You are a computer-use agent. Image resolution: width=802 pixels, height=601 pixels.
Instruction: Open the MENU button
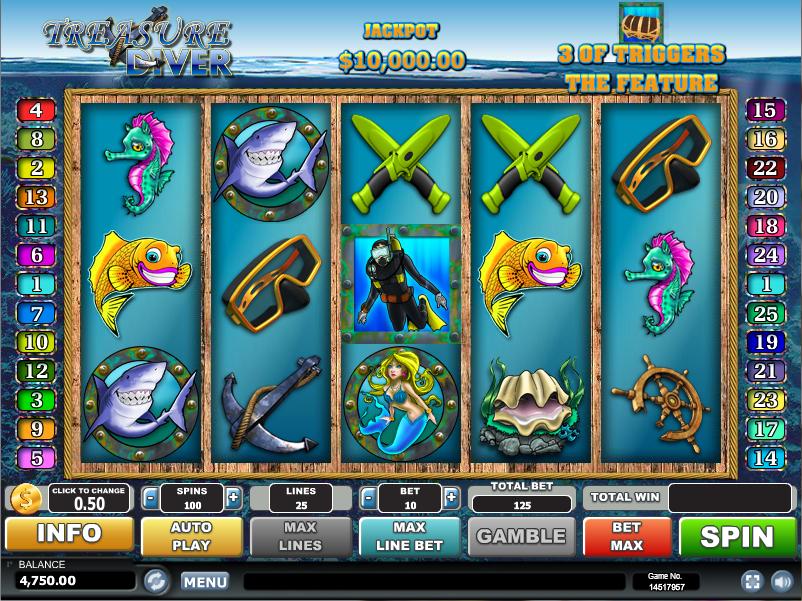[x=205, y=581]
